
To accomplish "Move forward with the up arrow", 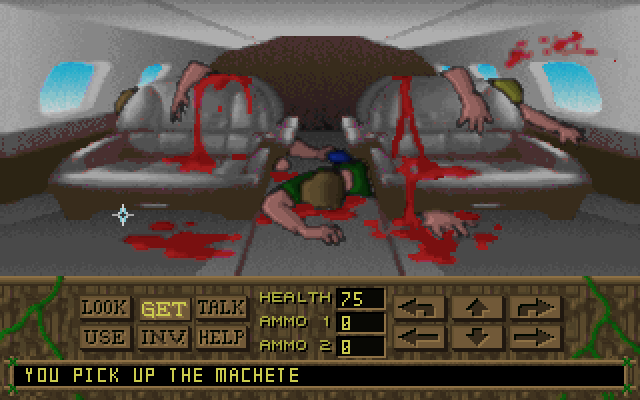I will (478, 307).
